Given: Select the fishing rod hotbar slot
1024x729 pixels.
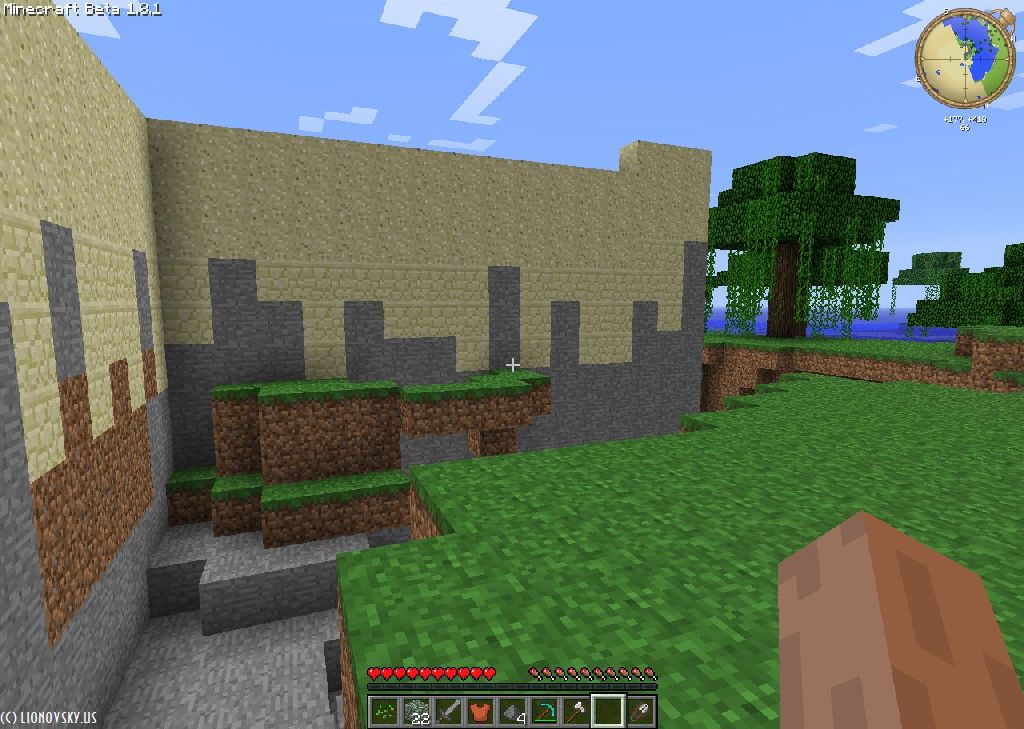Looking at the screenshot, I should [x=640, y=712].
